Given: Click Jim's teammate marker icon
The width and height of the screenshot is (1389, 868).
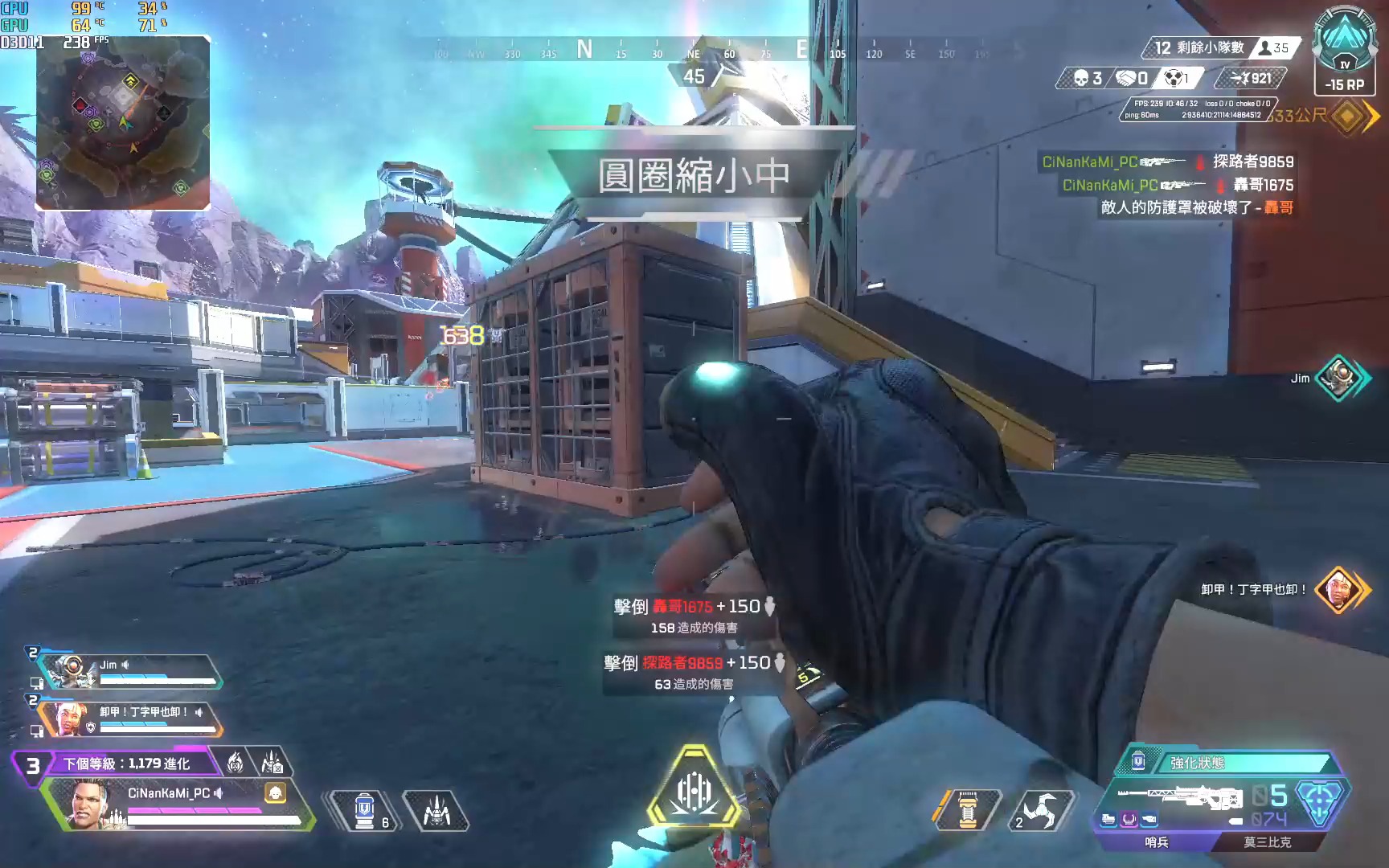Looking at the screenshot, I should (1338, 378).
